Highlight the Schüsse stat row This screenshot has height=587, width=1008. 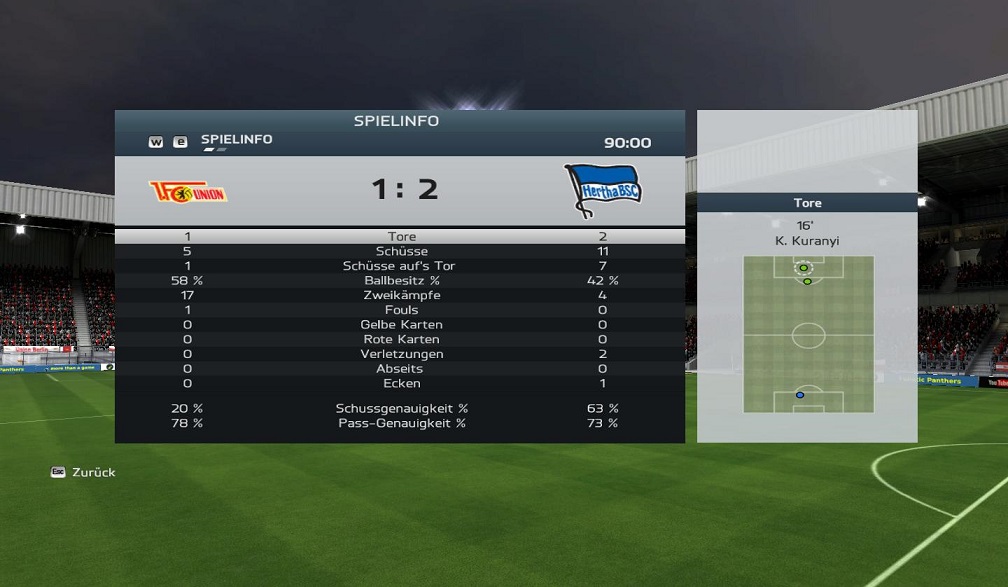(401, 251)
